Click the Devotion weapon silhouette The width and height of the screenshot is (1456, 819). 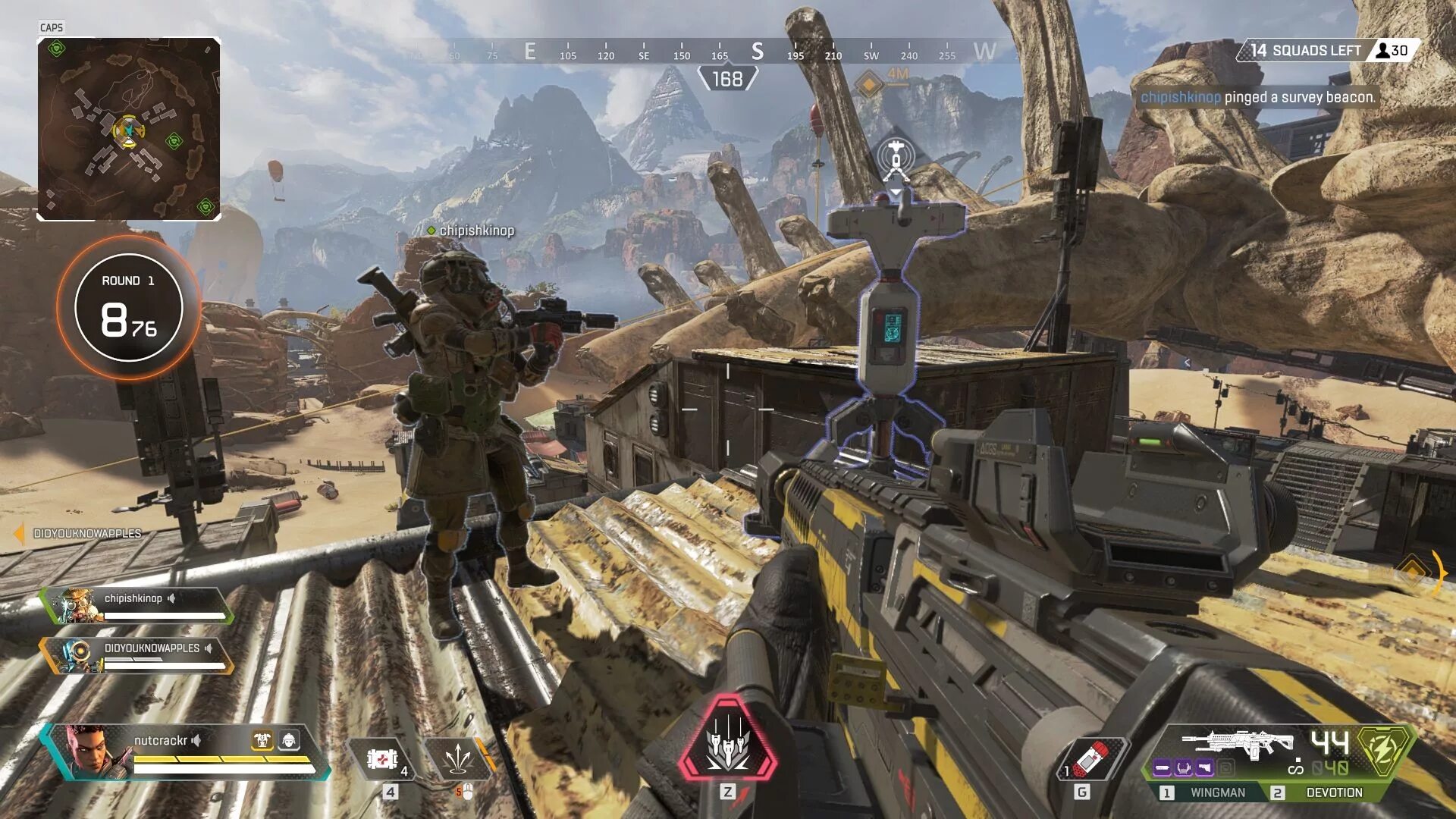click(1238, 743)
